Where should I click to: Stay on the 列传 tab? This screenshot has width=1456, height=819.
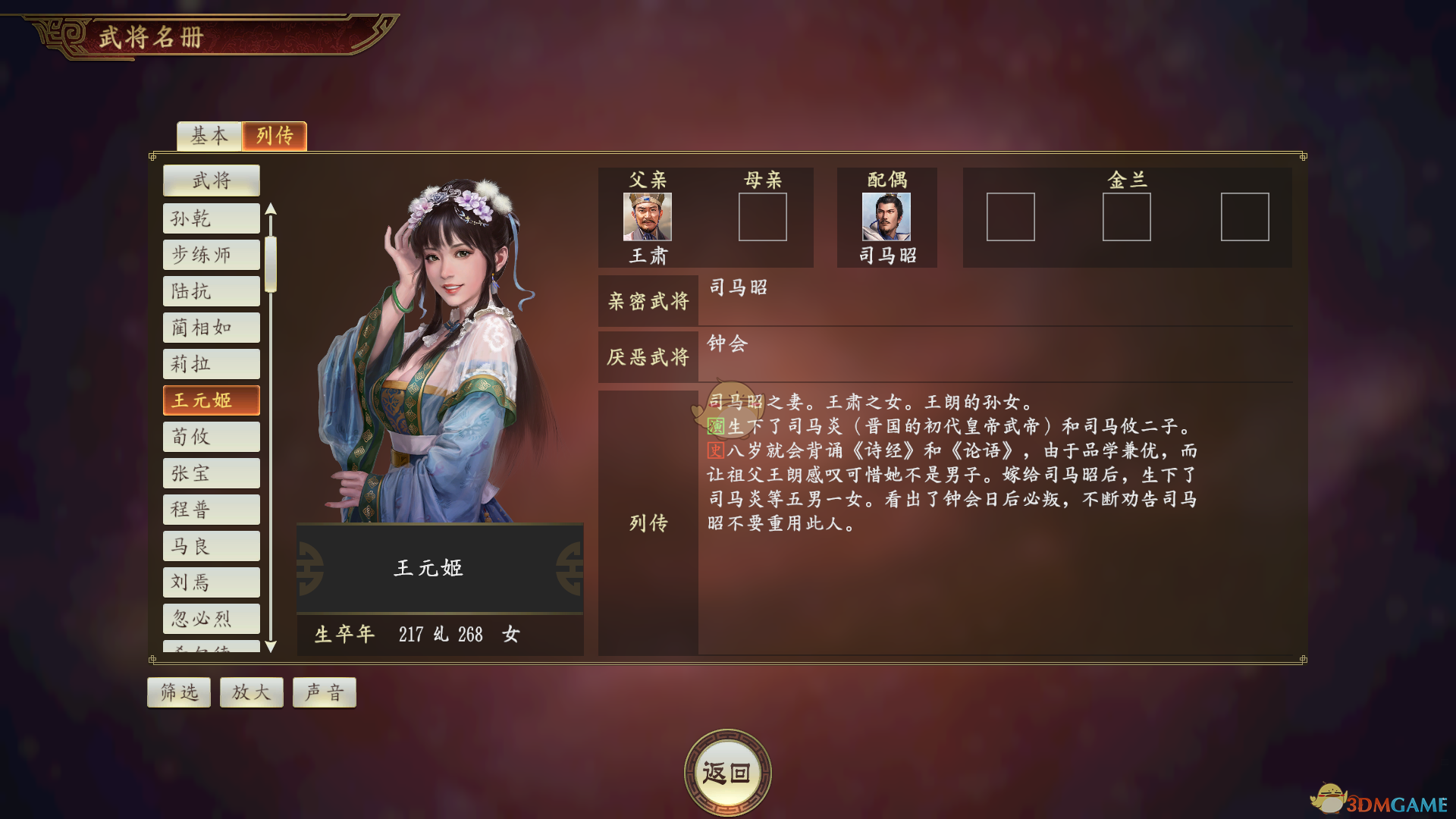coord(274,136)
